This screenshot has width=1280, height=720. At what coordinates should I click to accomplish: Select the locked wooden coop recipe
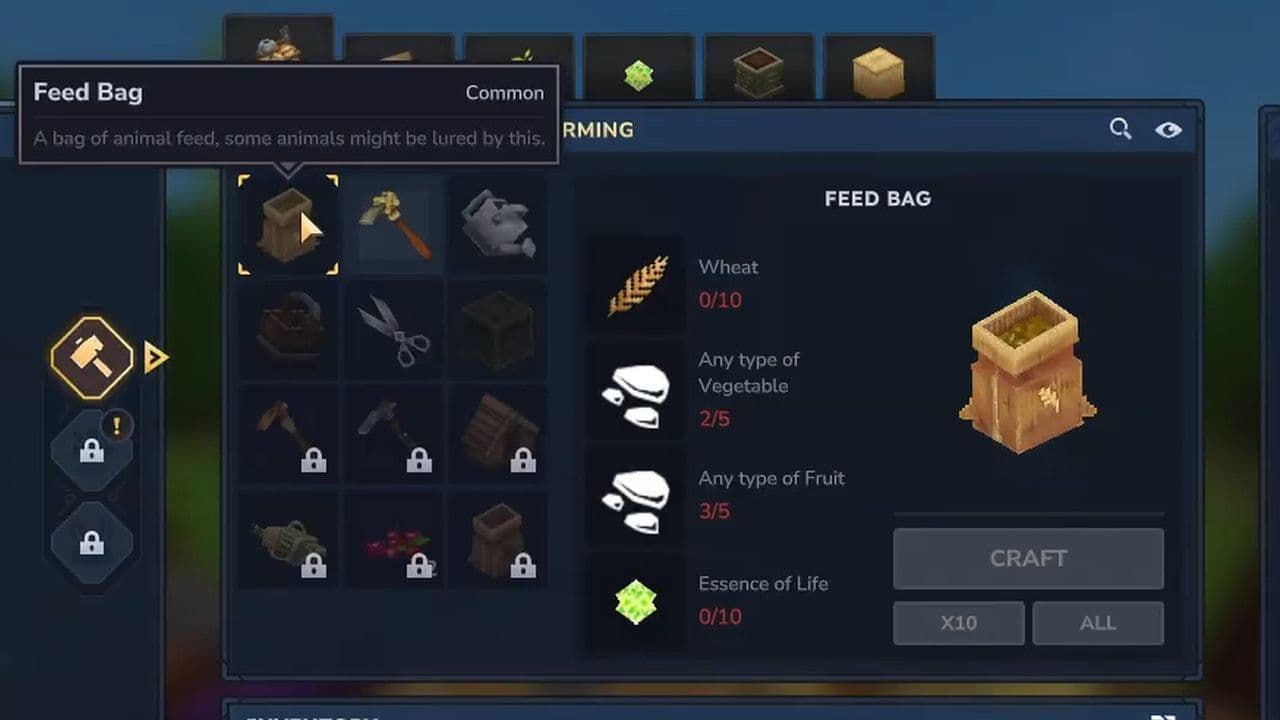[498, 435]
